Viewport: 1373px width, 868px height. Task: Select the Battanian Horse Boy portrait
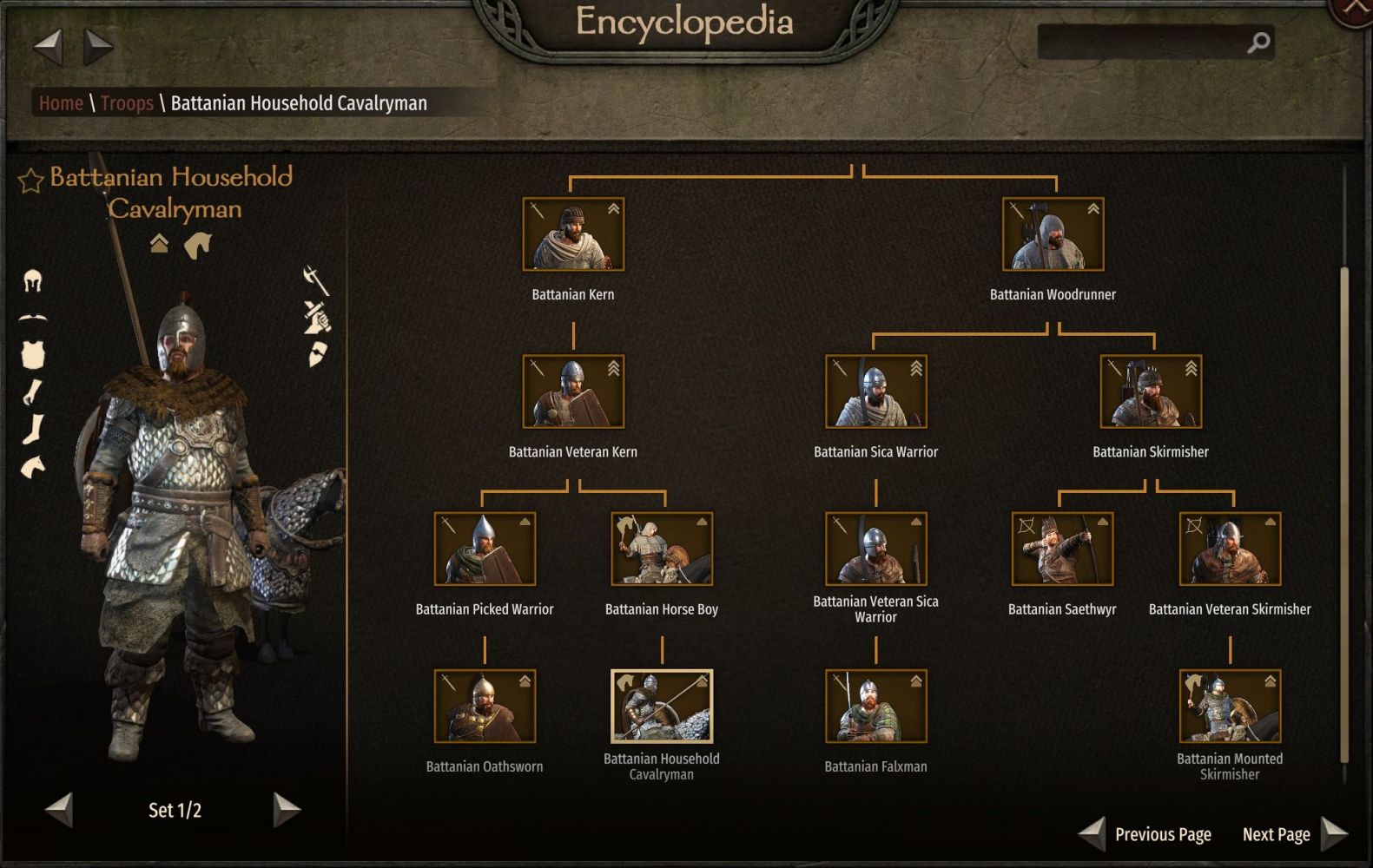tap(662, 549)
